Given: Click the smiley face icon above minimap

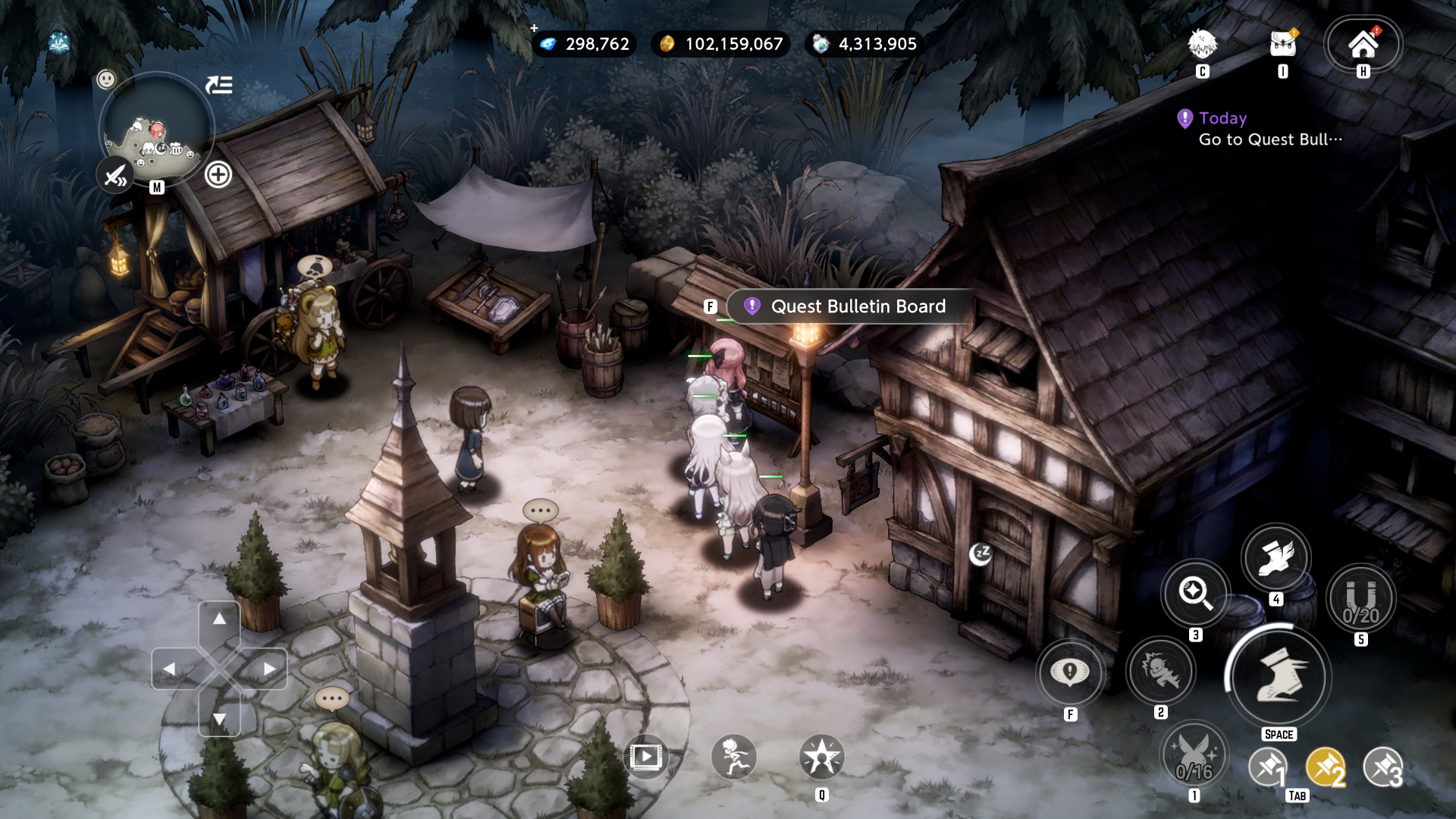Looking at the screenshot, I should pyautogui.click(x=107, y=79).
